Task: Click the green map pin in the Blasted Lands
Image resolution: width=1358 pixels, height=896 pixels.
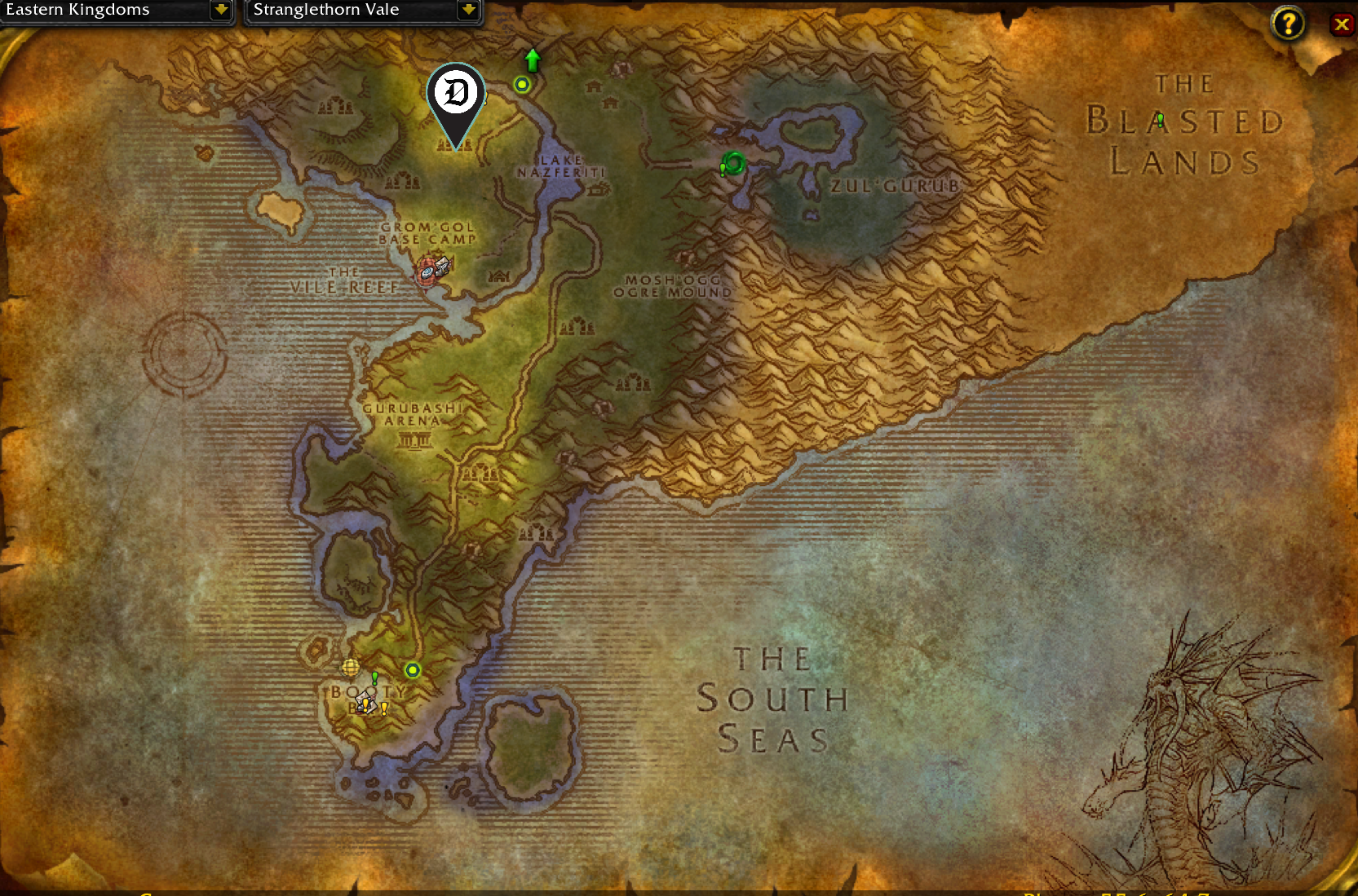Action: (x=1159, y=119)
